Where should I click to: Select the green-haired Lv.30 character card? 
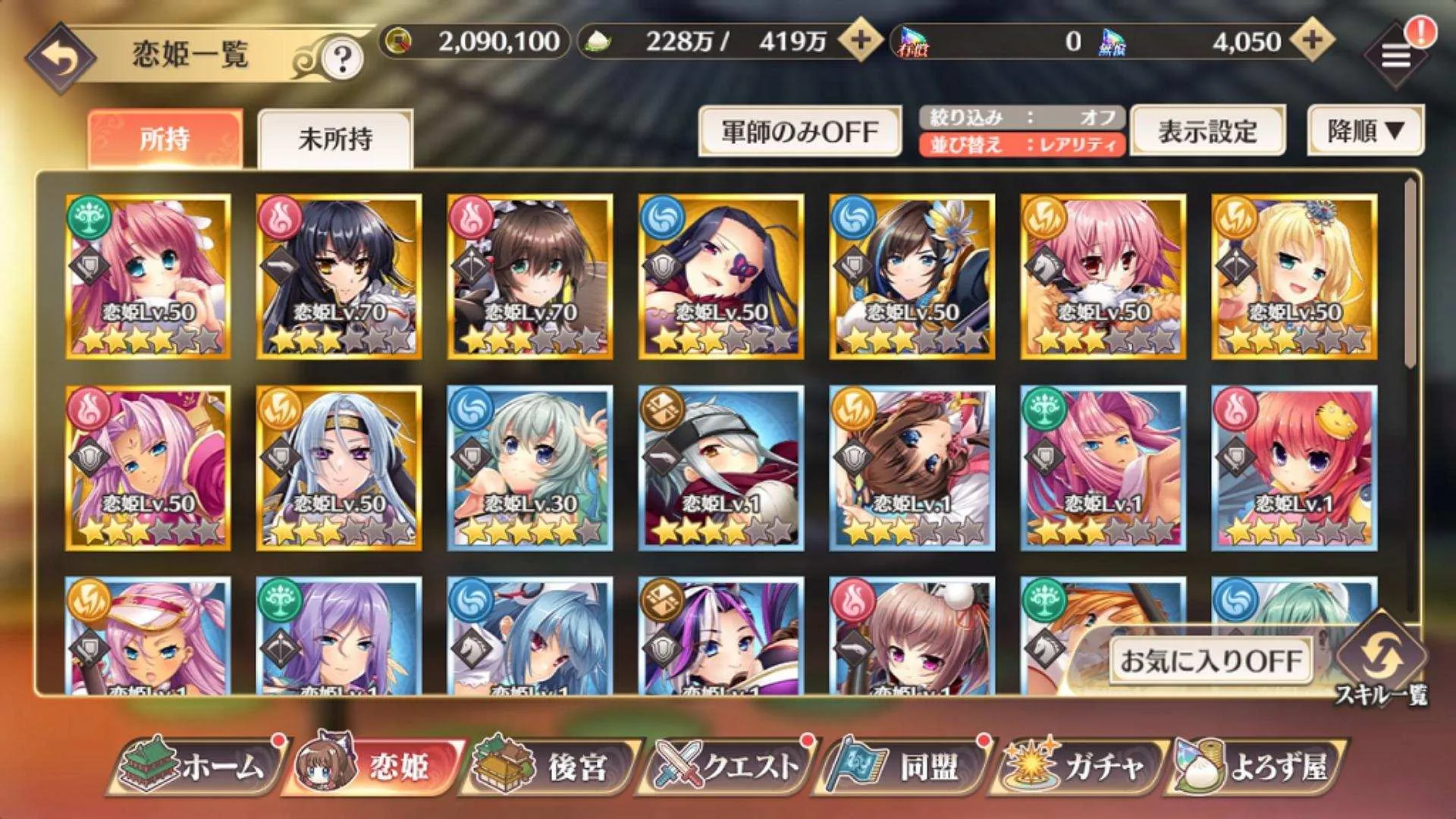[x=530, y=467]
